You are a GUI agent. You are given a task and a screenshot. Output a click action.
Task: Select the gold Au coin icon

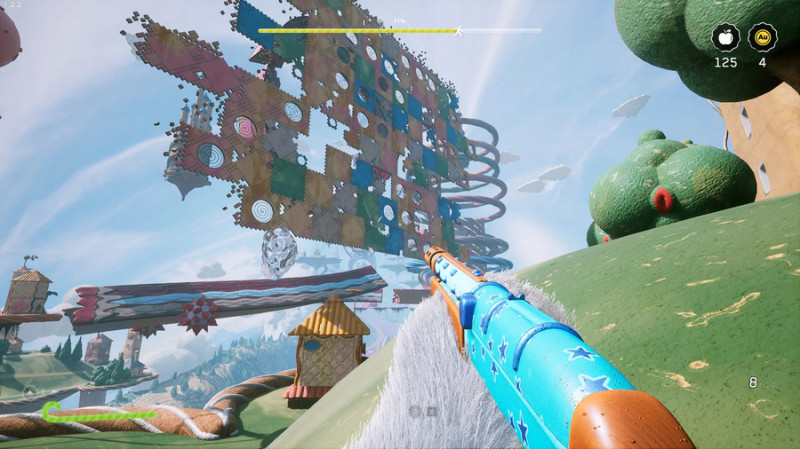pyautogui.click(x=762, y=37)
